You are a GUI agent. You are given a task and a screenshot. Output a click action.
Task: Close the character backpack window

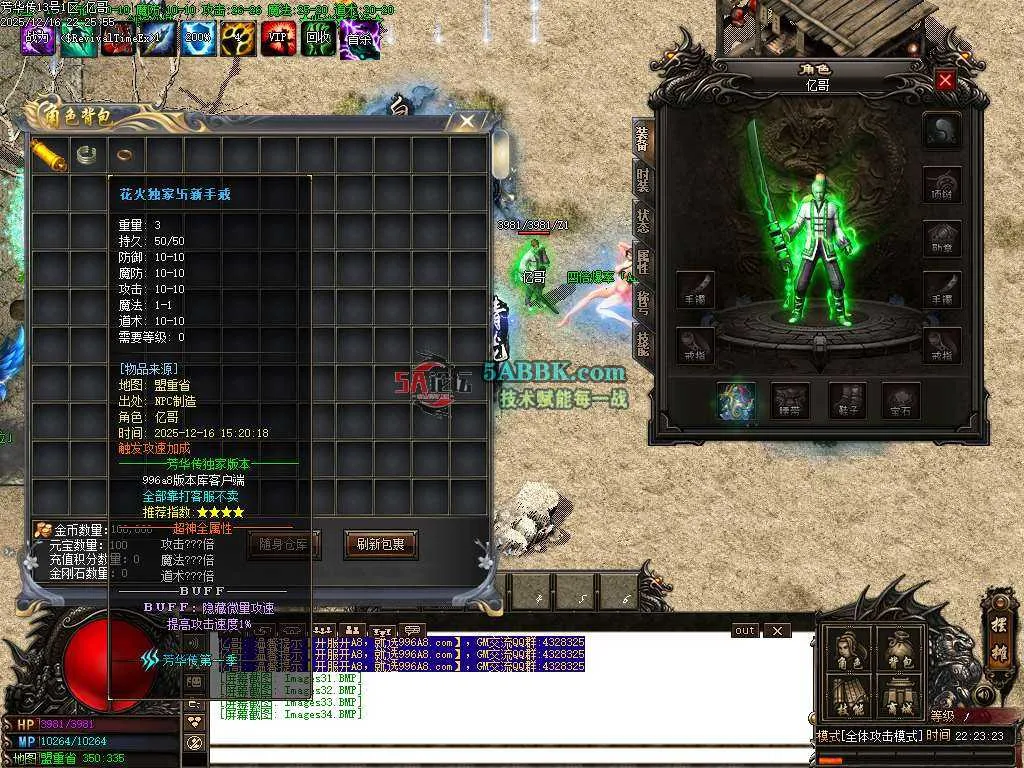pos(467,121)
